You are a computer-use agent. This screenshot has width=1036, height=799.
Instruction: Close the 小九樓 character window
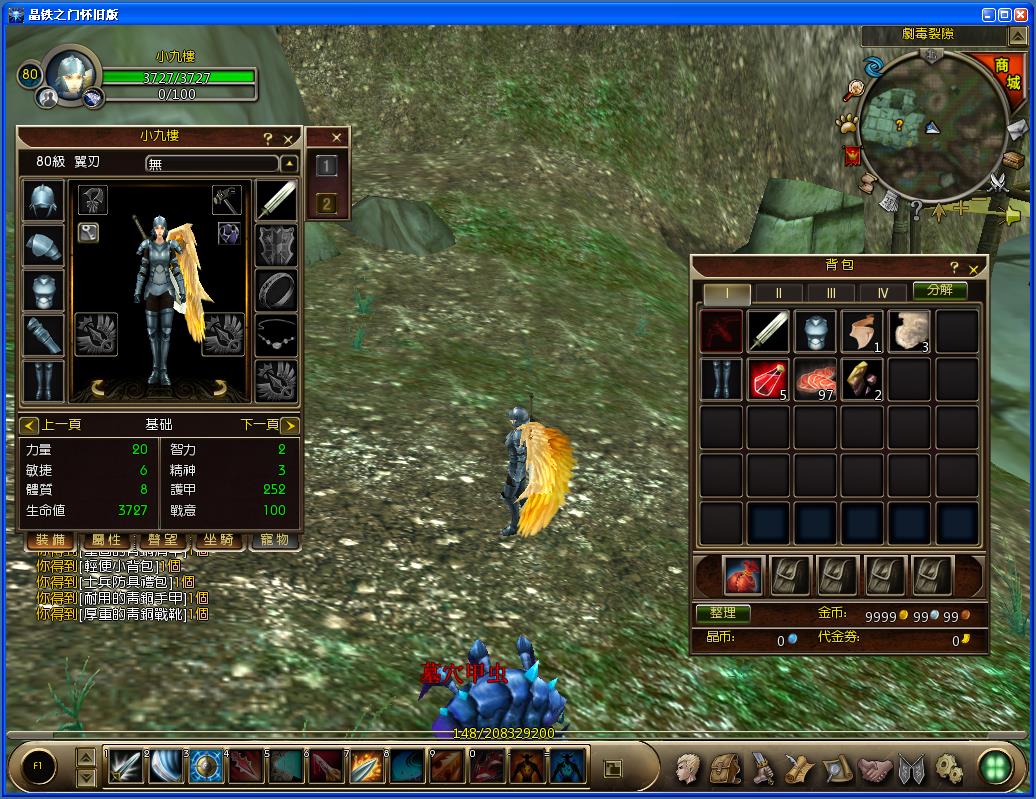coord(288,139)
